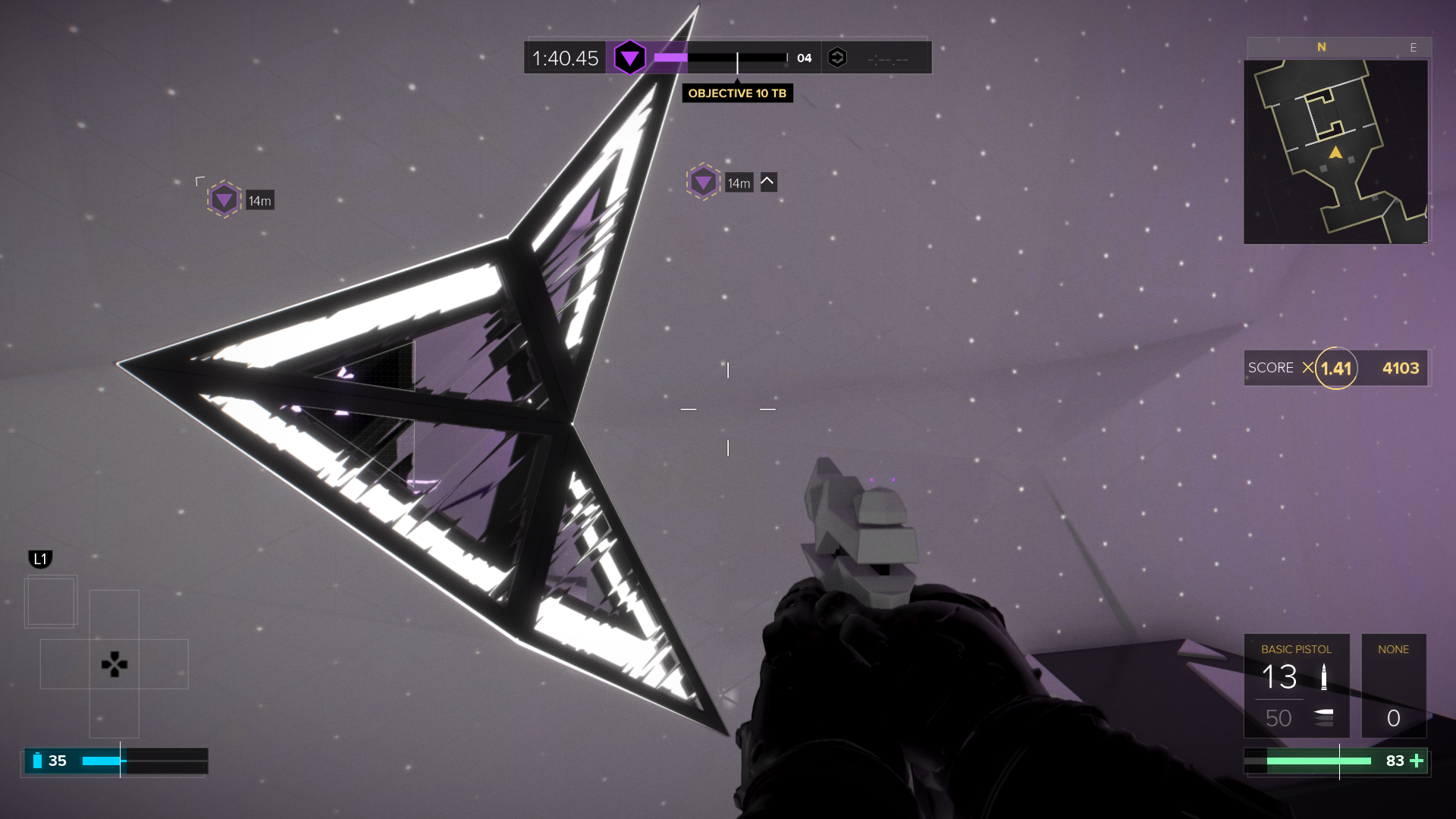Click the purple objective hexagon icon by the timer
Viewport: 1456px width, 819px height.
pyautogui.click(x=629, y=58)
